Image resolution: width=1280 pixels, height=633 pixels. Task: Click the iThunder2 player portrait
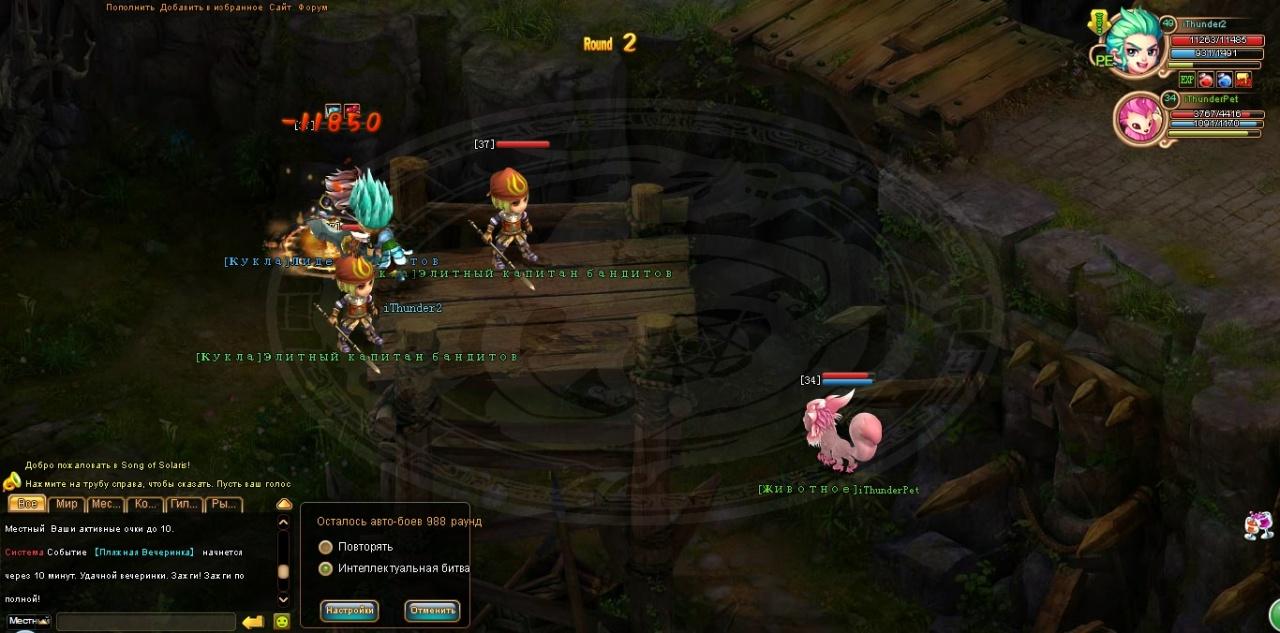(1133, 42)
